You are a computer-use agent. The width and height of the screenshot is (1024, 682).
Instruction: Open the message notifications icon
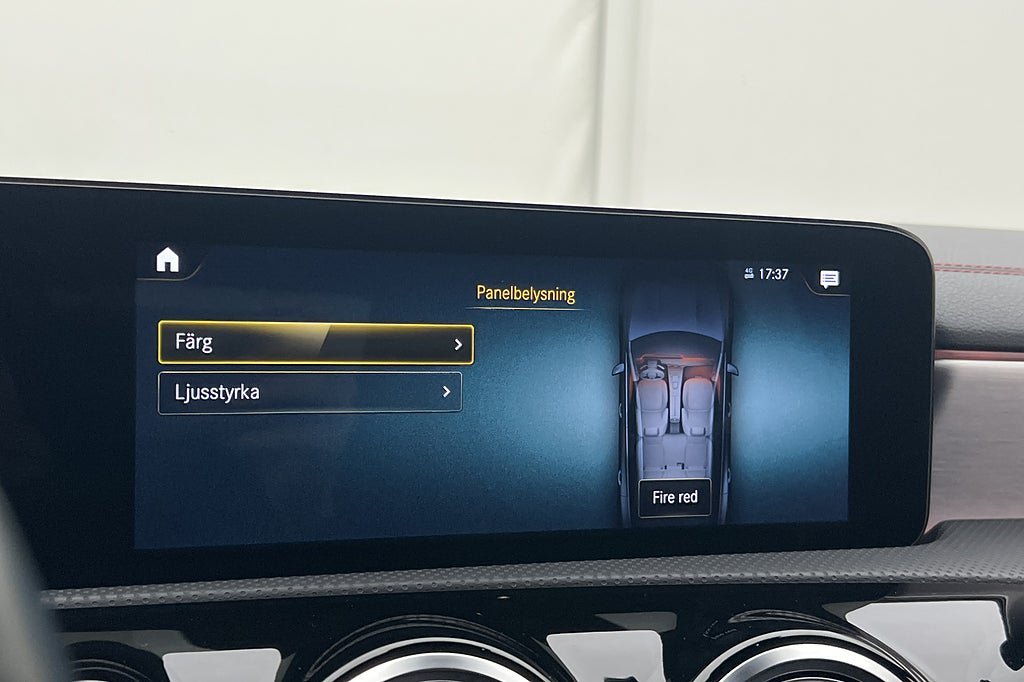829,279
